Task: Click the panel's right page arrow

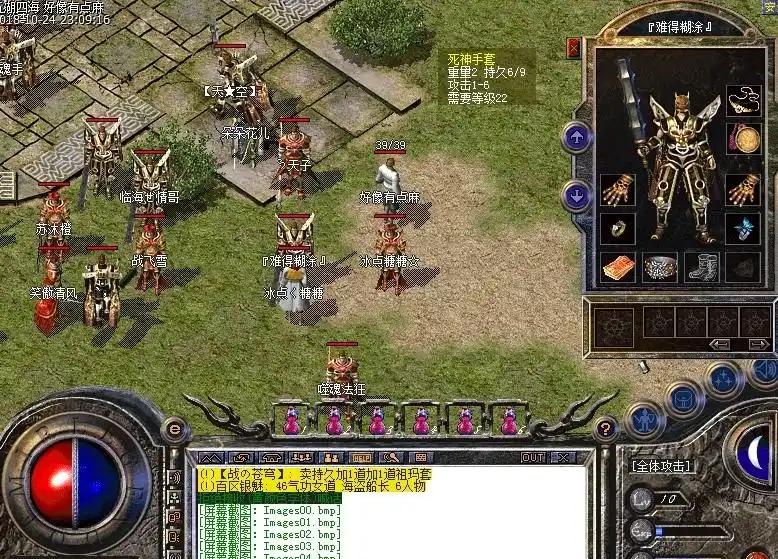Action: 758,344
